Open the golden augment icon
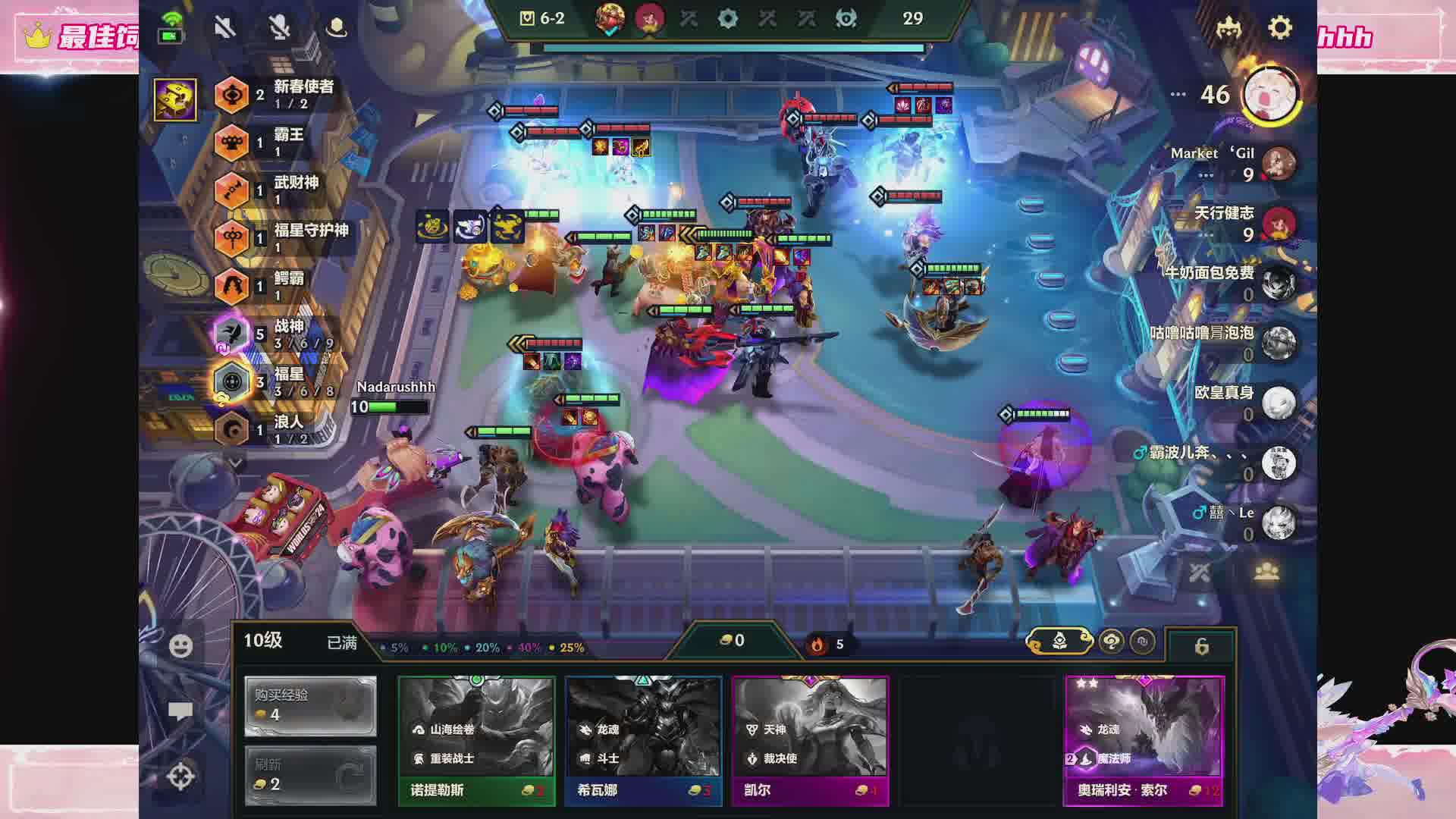This screenshot has width=1456, height=819. (x=175, y=99)
